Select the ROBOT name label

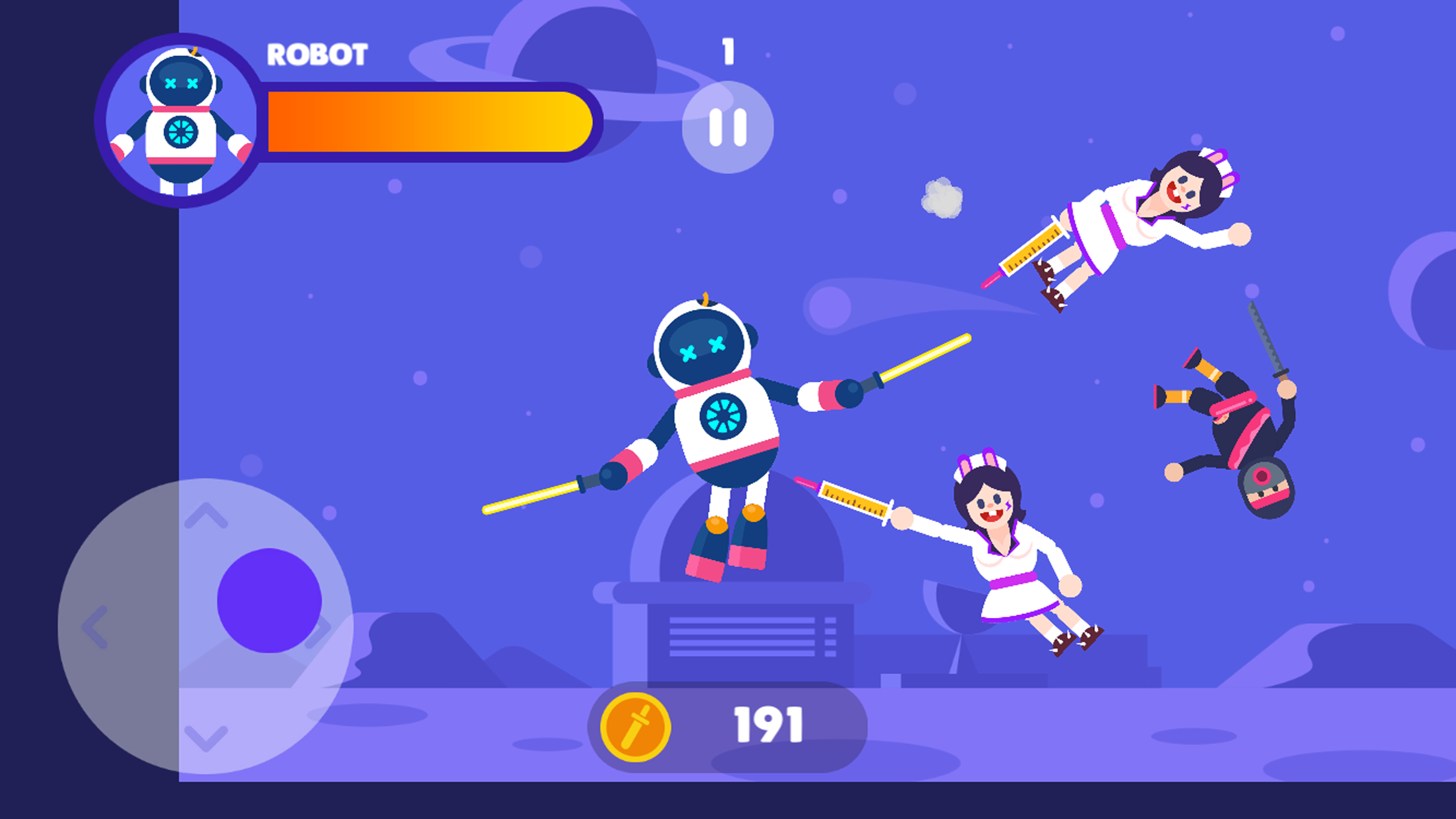pyautogui.click(x=317, y=55)
